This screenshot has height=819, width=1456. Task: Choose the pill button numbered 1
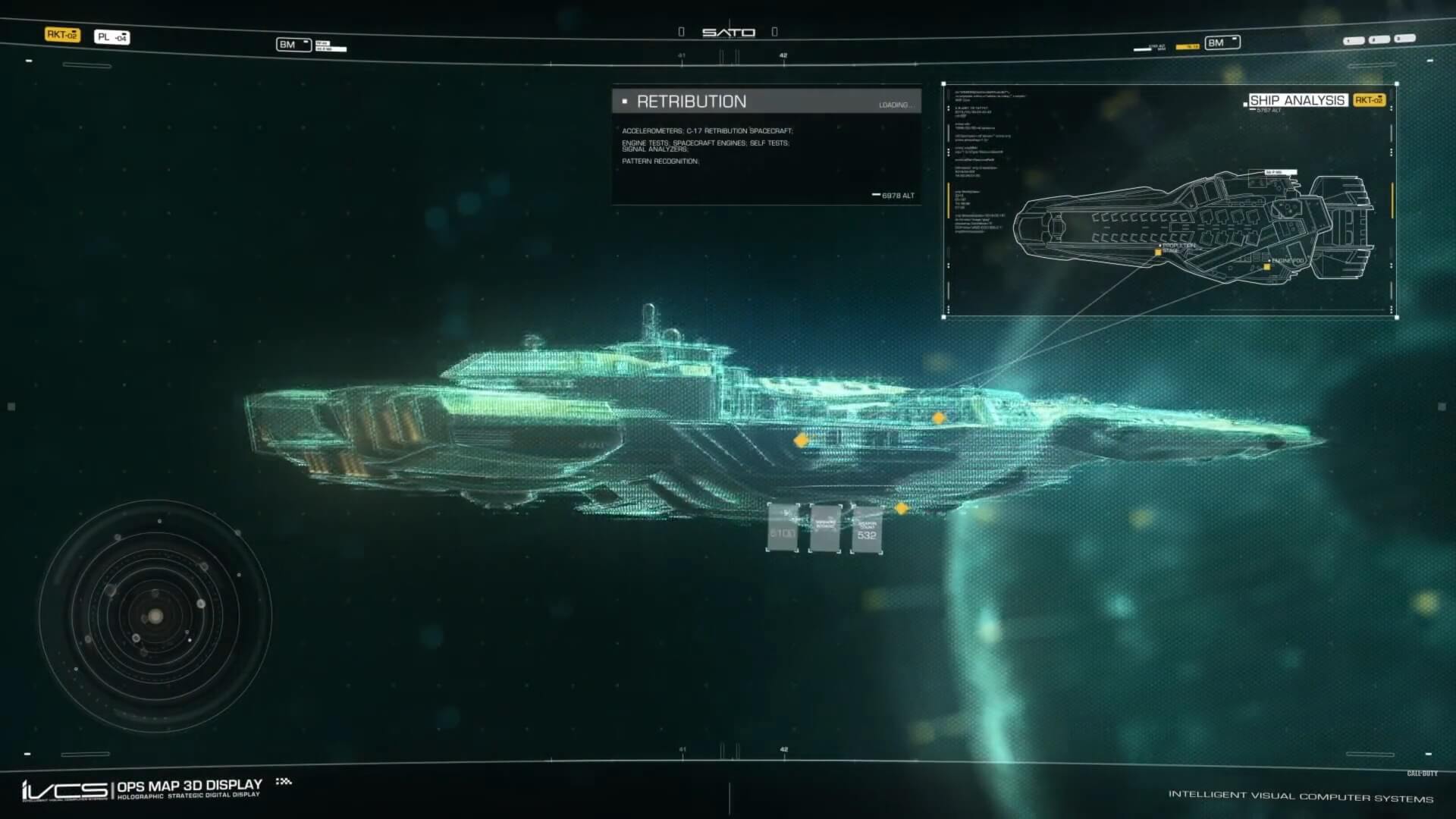pos(1353,41)
